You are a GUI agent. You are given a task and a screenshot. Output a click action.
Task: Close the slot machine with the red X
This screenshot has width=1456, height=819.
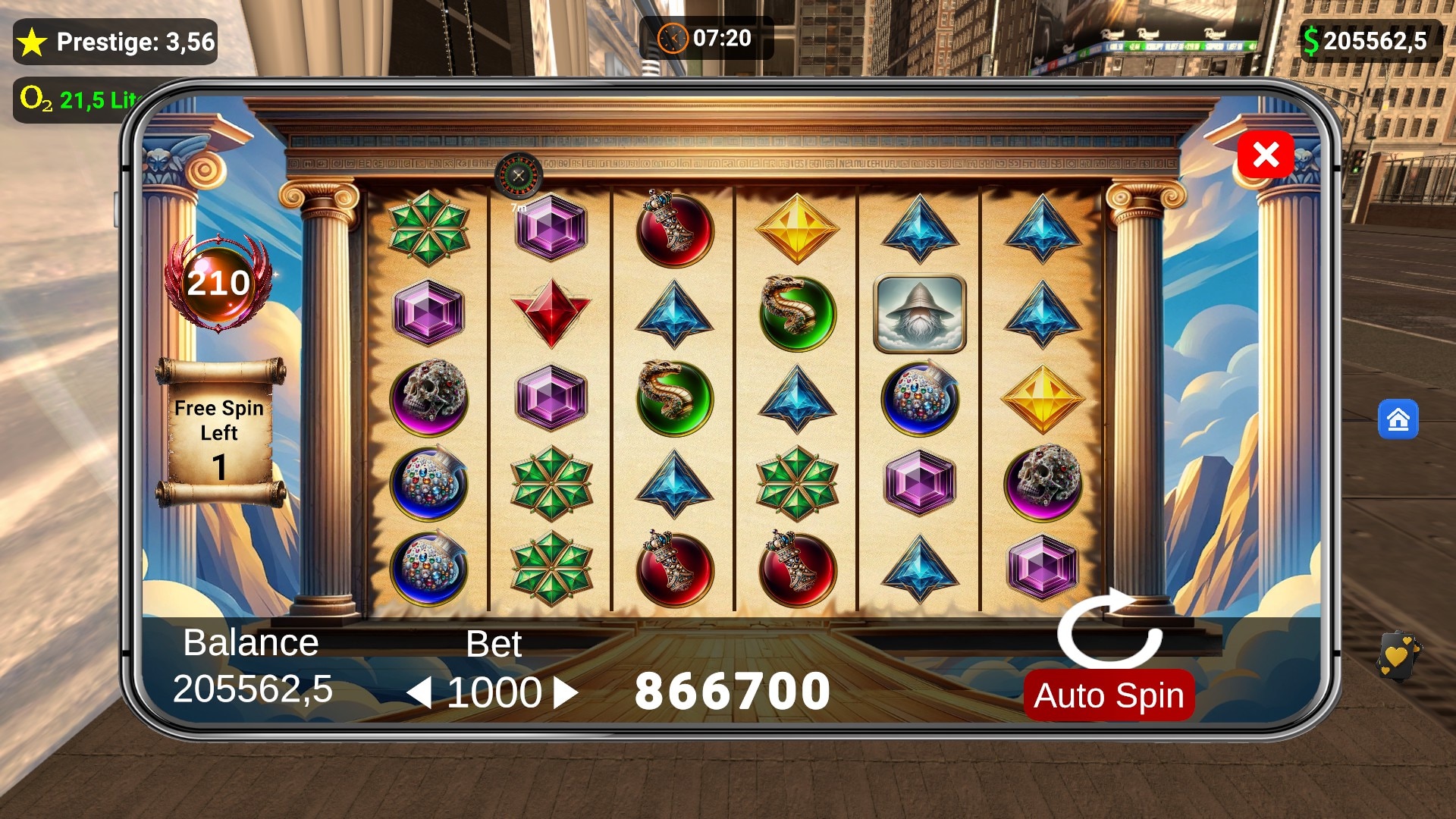click(1265, 155)
